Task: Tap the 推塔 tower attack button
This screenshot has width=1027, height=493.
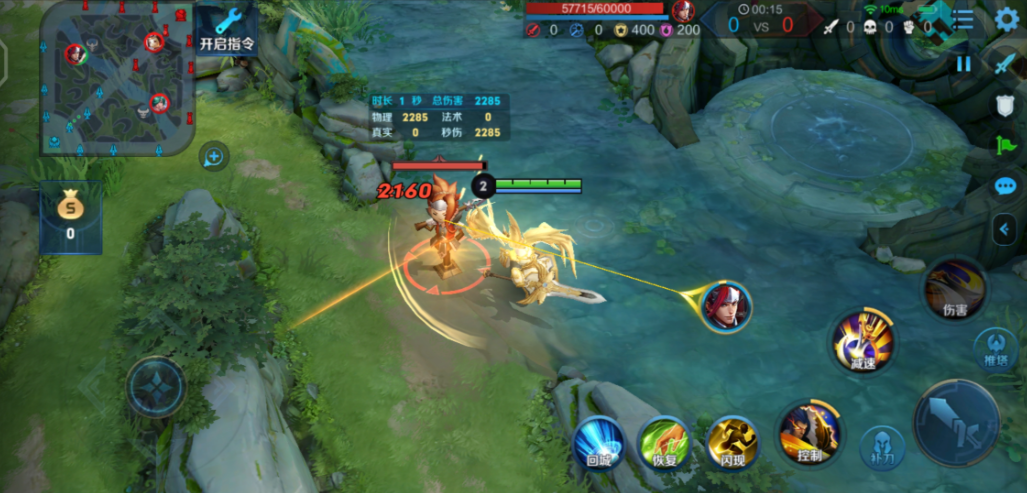Action: [995, 348]
